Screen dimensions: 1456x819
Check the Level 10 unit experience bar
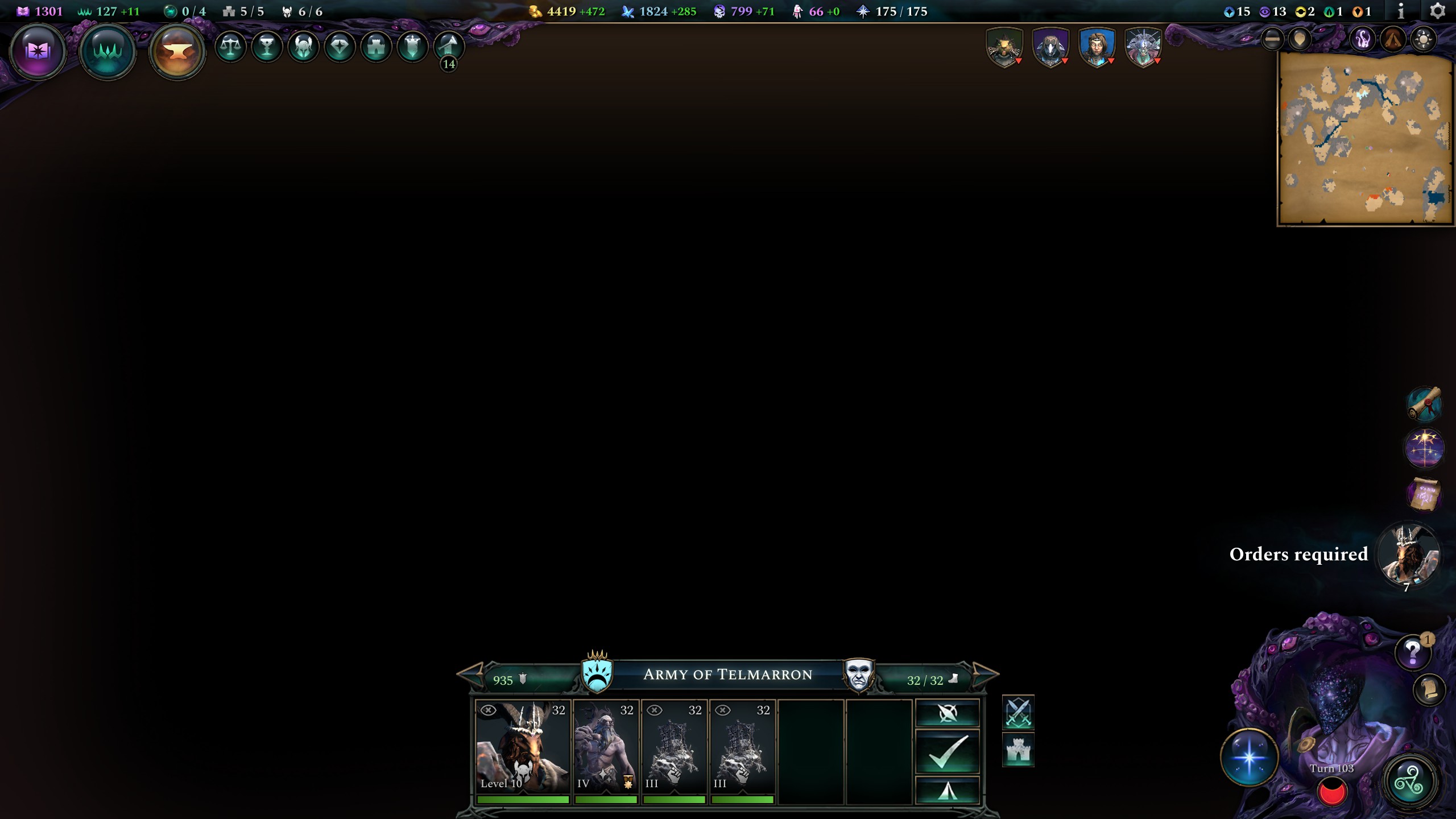[523, 799]
